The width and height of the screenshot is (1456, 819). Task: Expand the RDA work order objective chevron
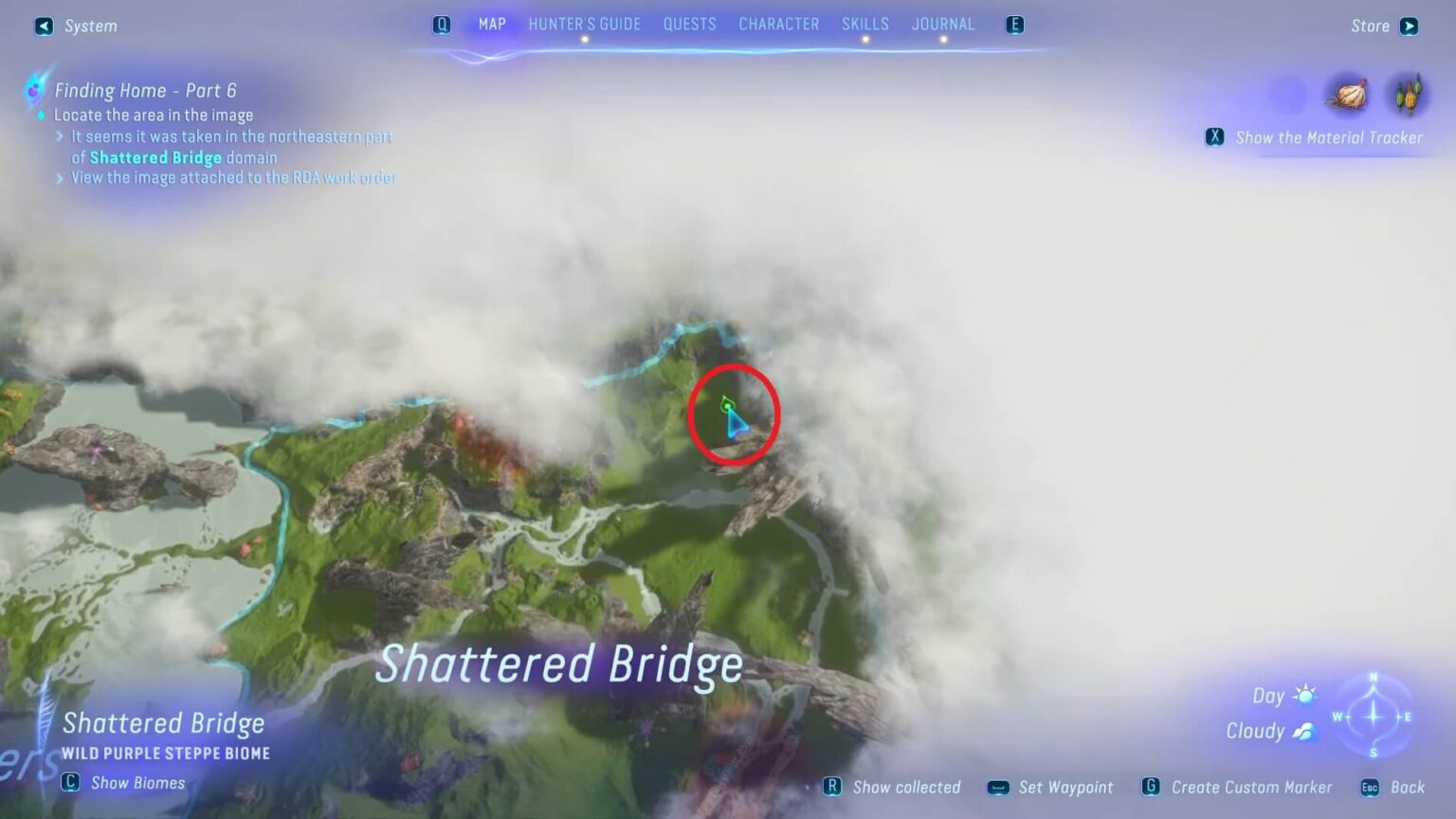tap(59, 177)
